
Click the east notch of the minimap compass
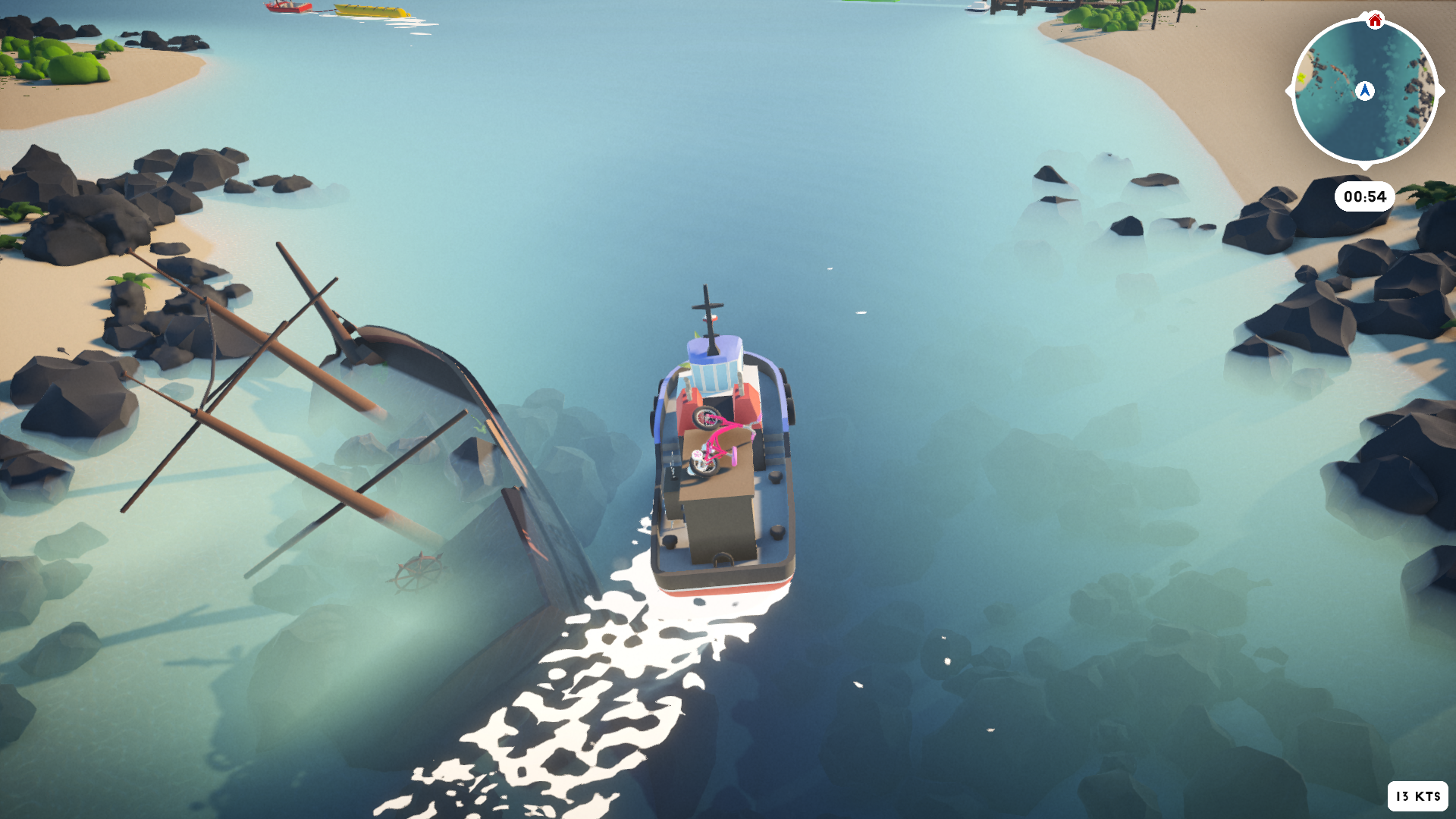click(1442, 89)
